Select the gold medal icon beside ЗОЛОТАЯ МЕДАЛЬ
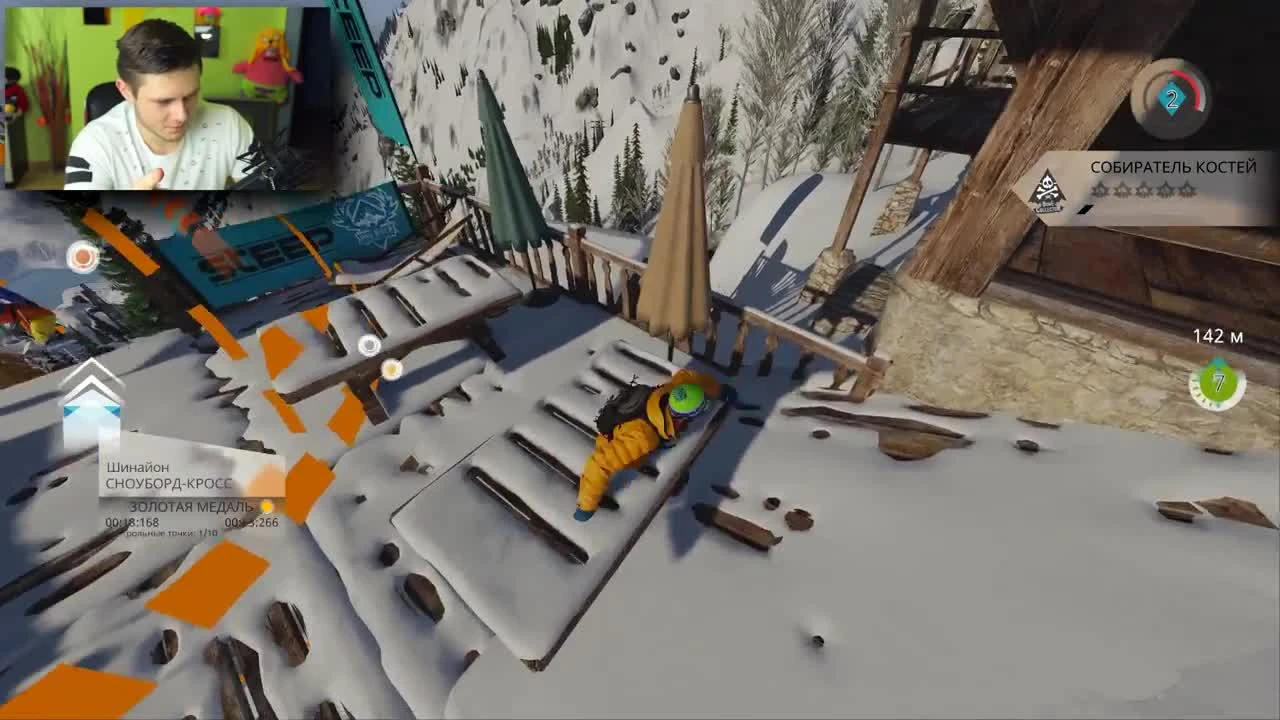The height and width of the screenshot is (720, 1280). point(266,506)
